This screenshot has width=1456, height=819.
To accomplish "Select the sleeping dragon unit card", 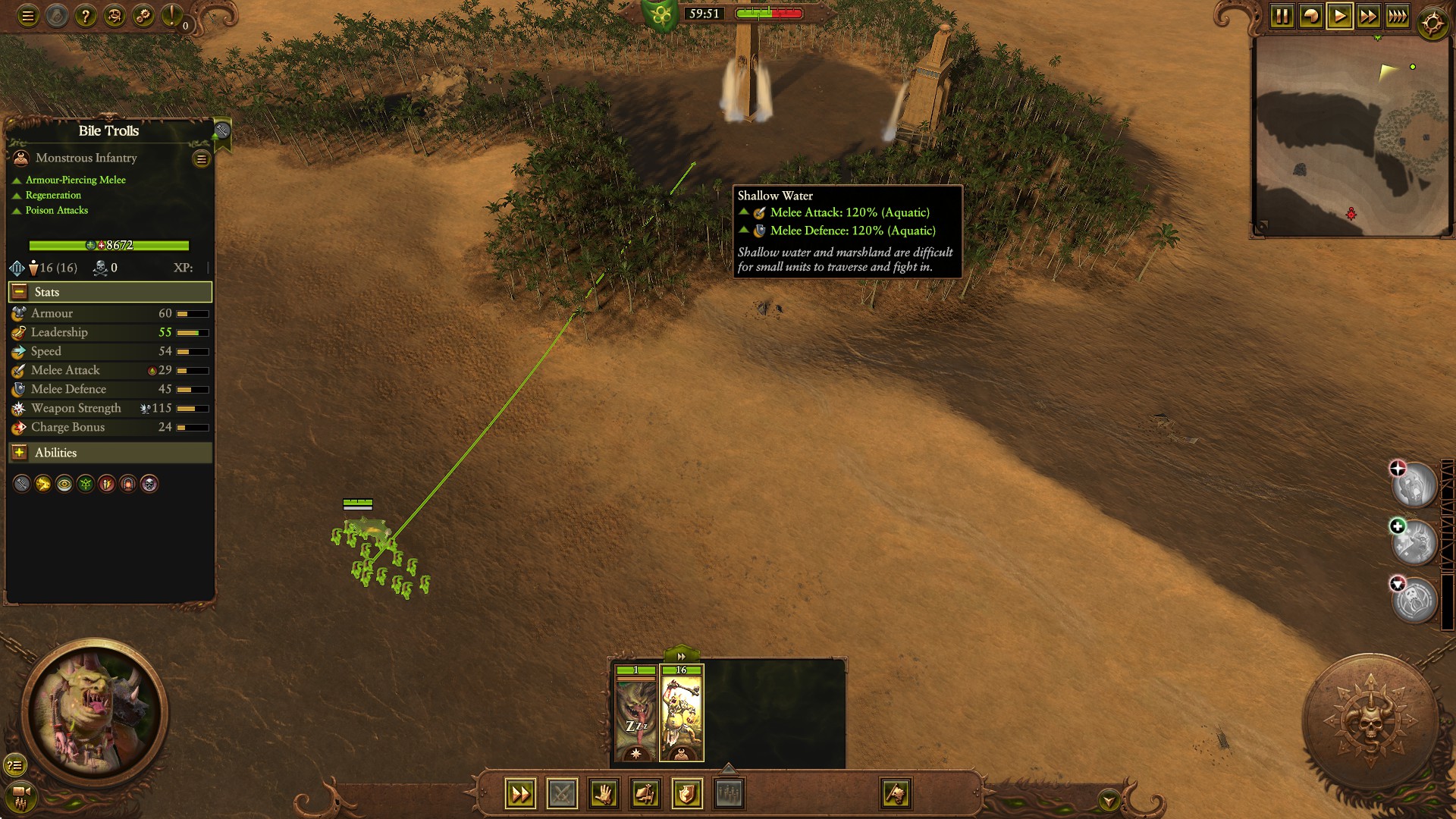I will coord(635,713).
